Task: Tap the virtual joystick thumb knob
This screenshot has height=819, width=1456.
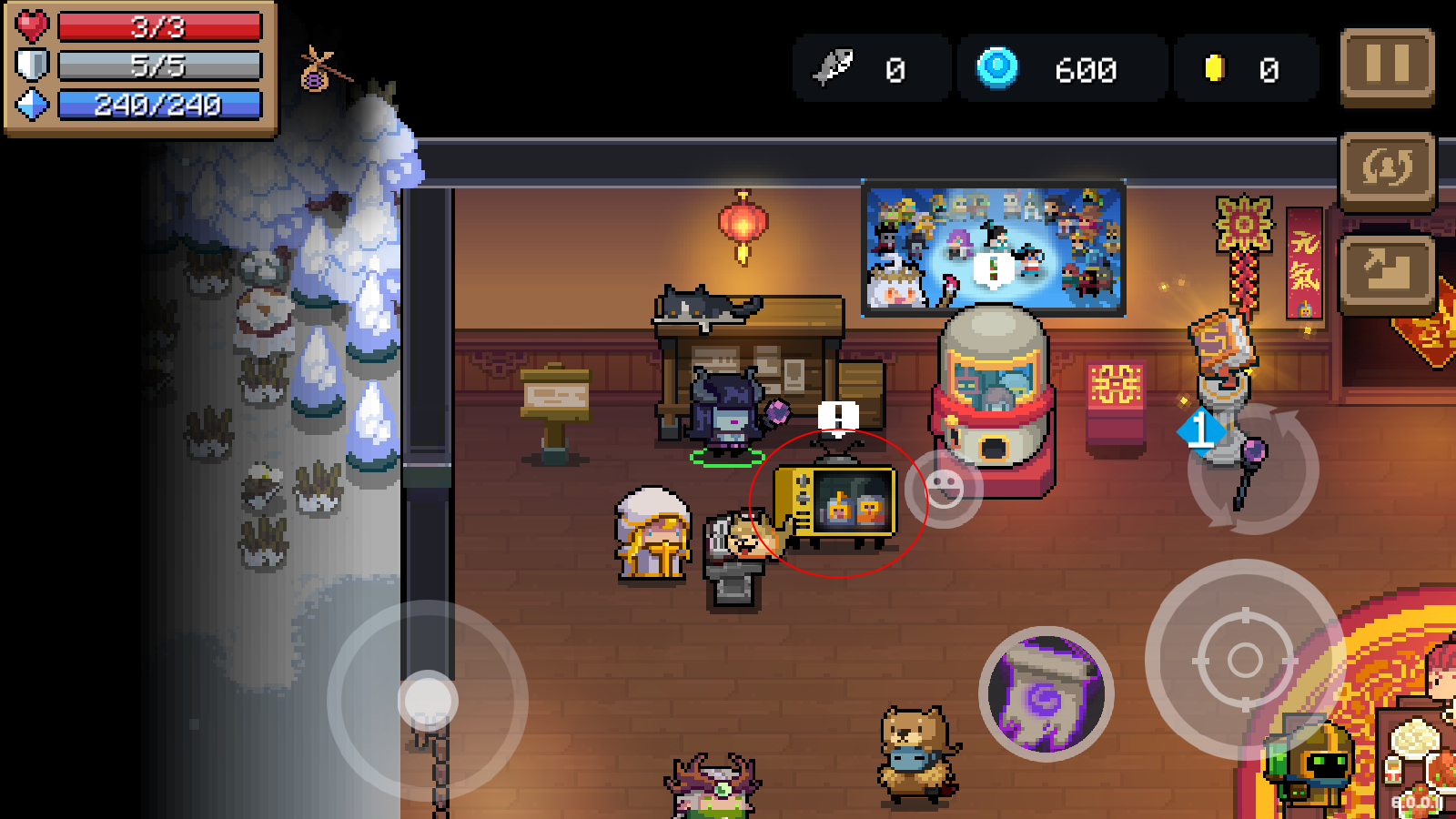Action: click(428, 701)
